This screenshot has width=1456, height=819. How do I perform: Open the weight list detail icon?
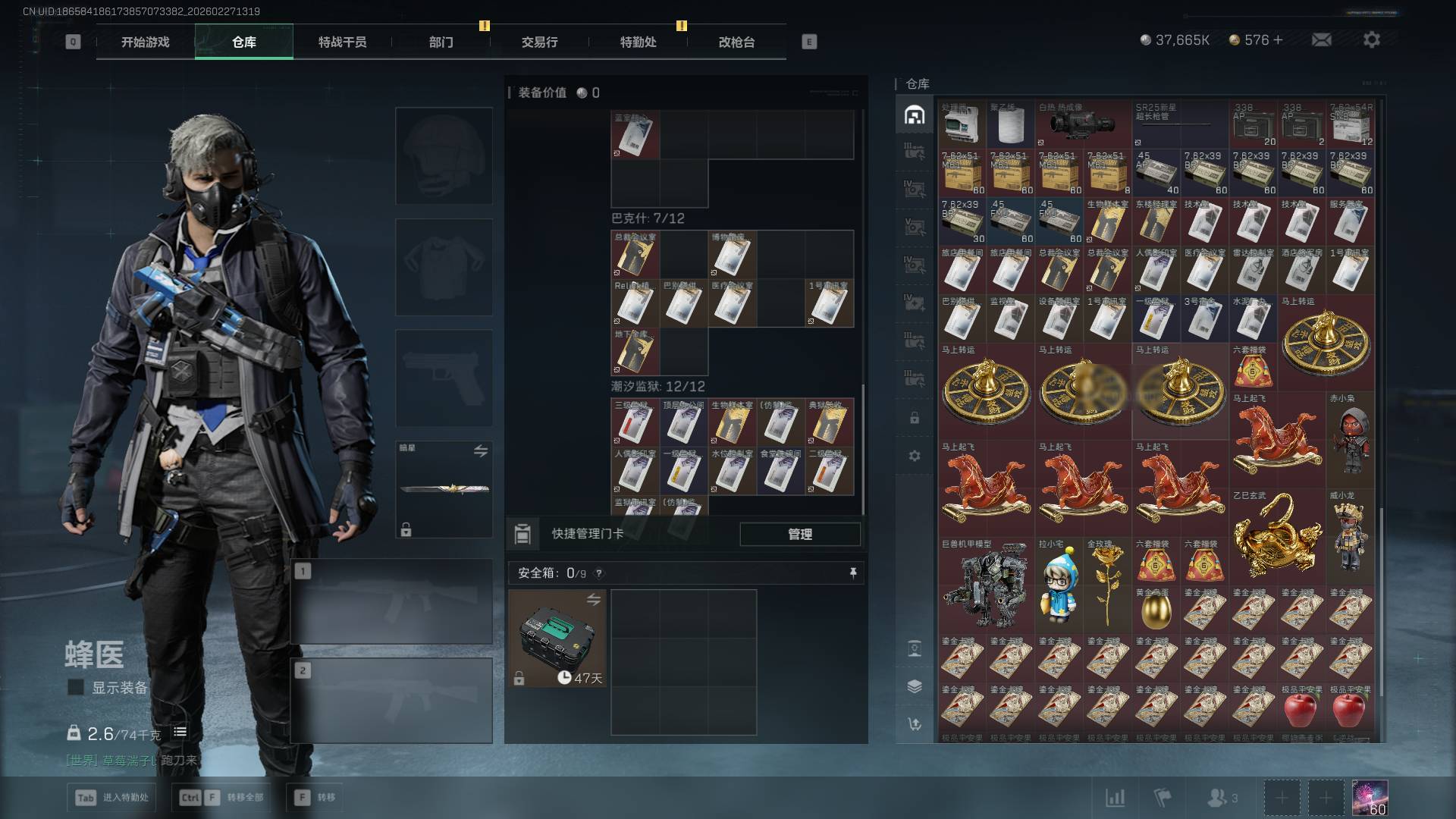coord(180,732)
